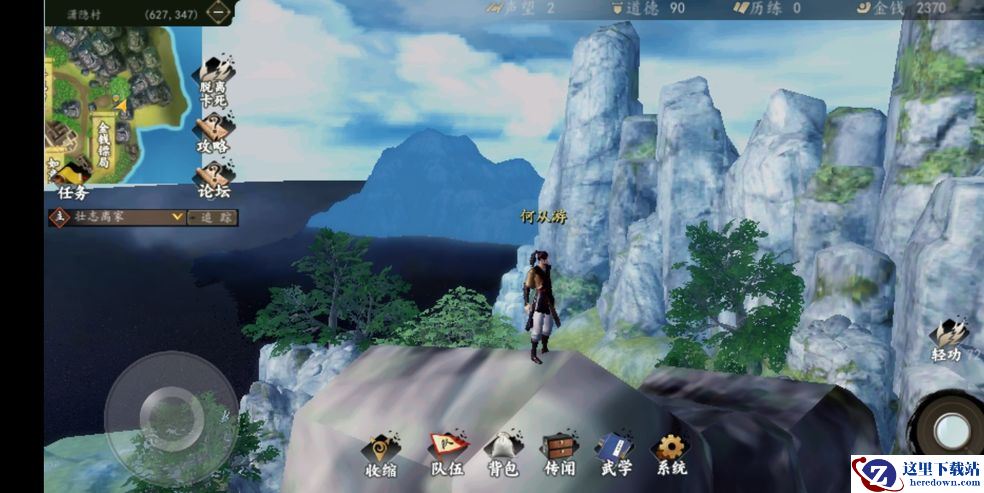
Task: Activate the 轻功 lightness skill
Action: click(947, 341)
